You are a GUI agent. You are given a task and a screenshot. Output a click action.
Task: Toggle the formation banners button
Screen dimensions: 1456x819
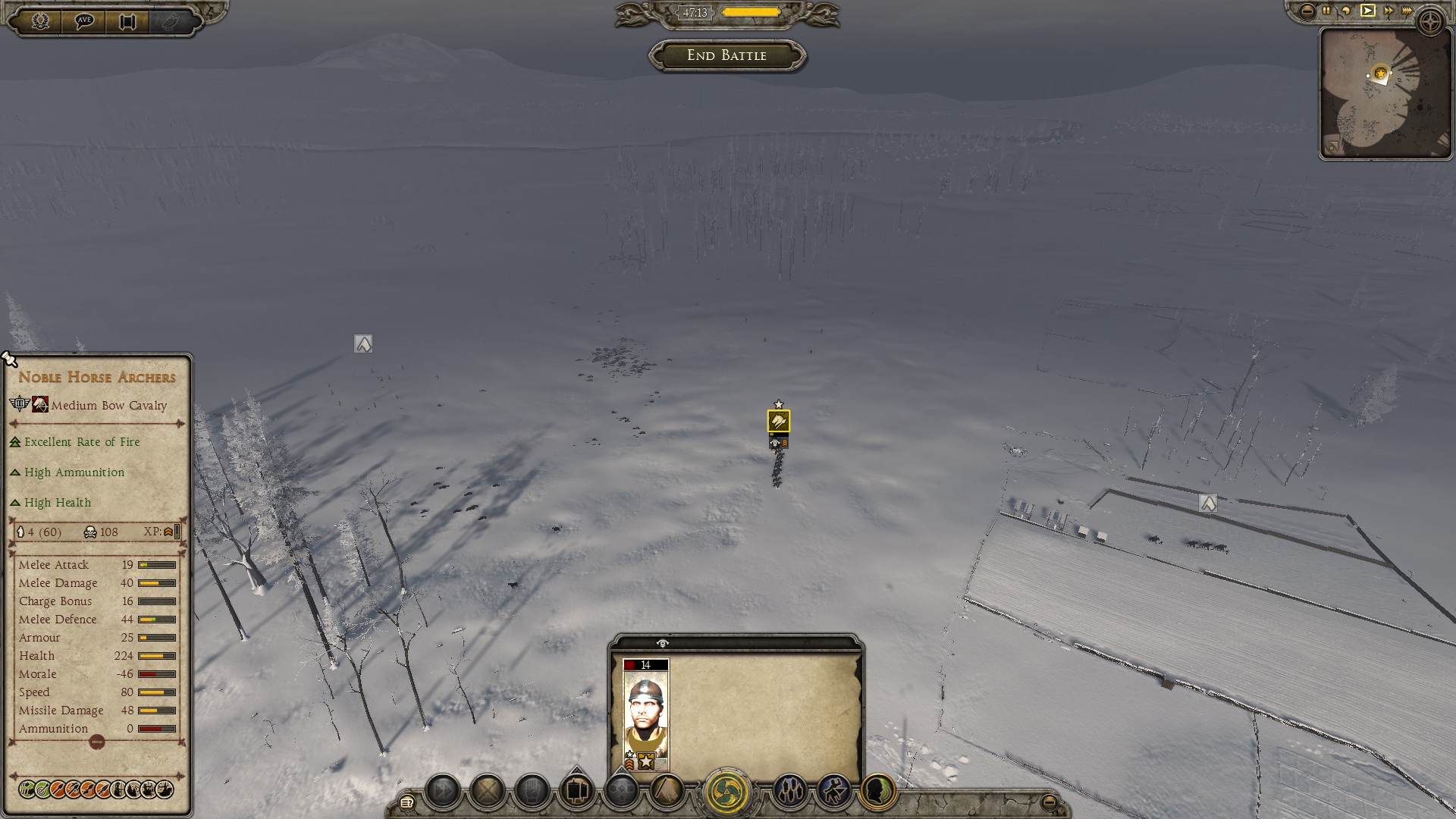click(x=576, y=791)
